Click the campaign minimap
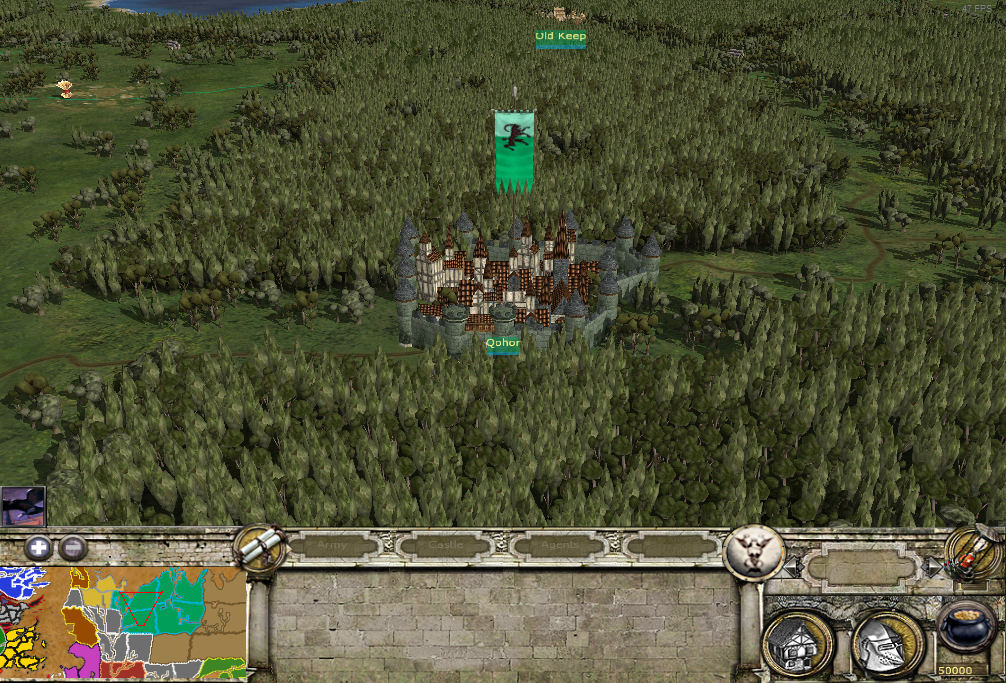 (x=123, y=622)
